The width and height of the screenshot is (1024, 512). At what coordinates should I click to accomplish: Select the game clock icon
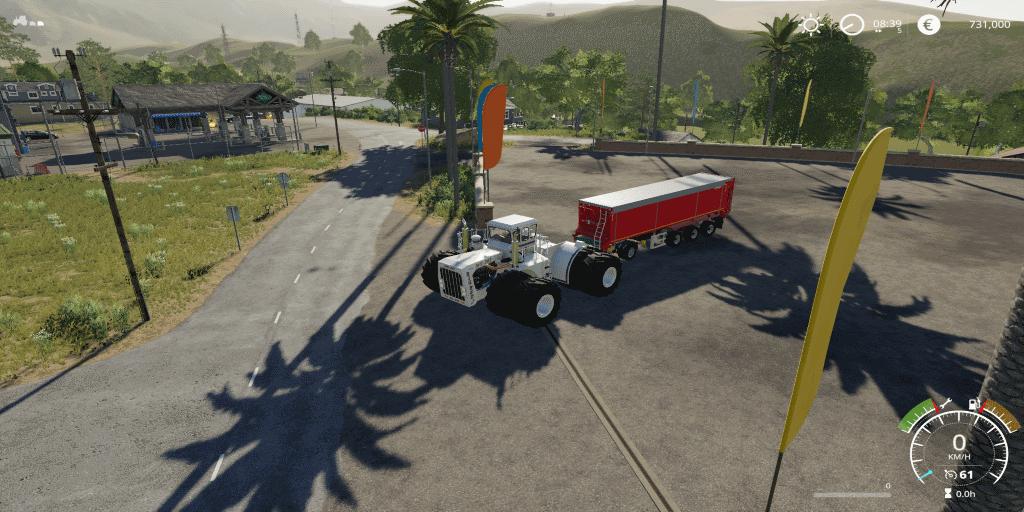[851, 25]
